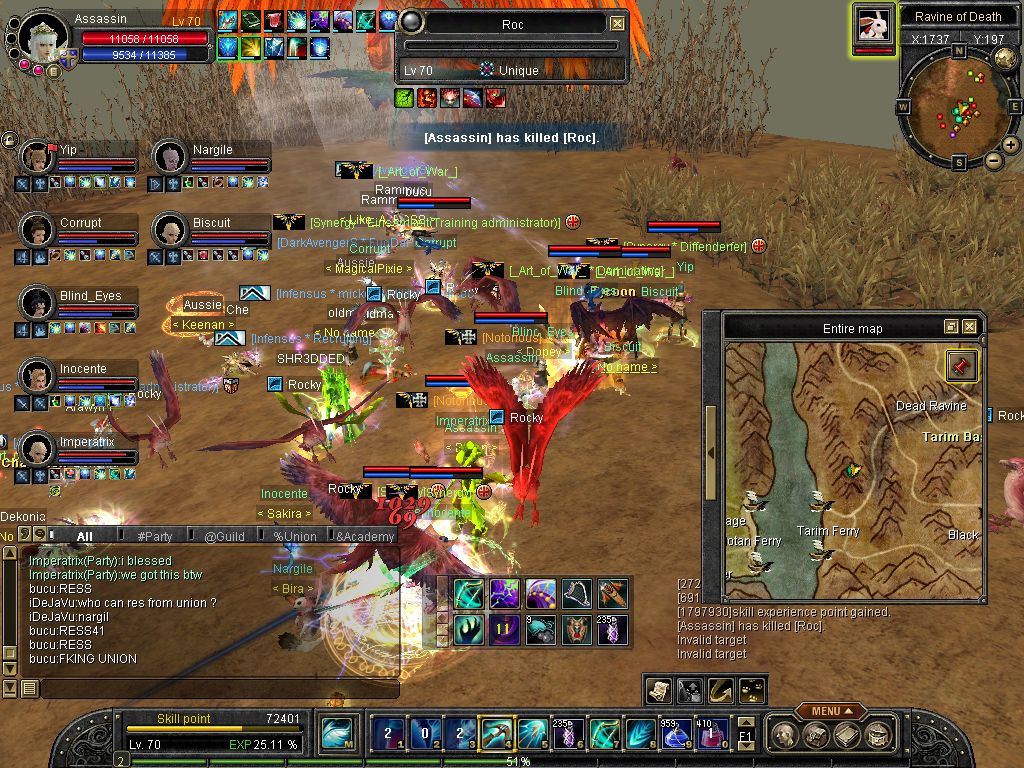Zoom out the minimap with minus button
This screenshot has height=768, width=1024.
coord(993,160)
